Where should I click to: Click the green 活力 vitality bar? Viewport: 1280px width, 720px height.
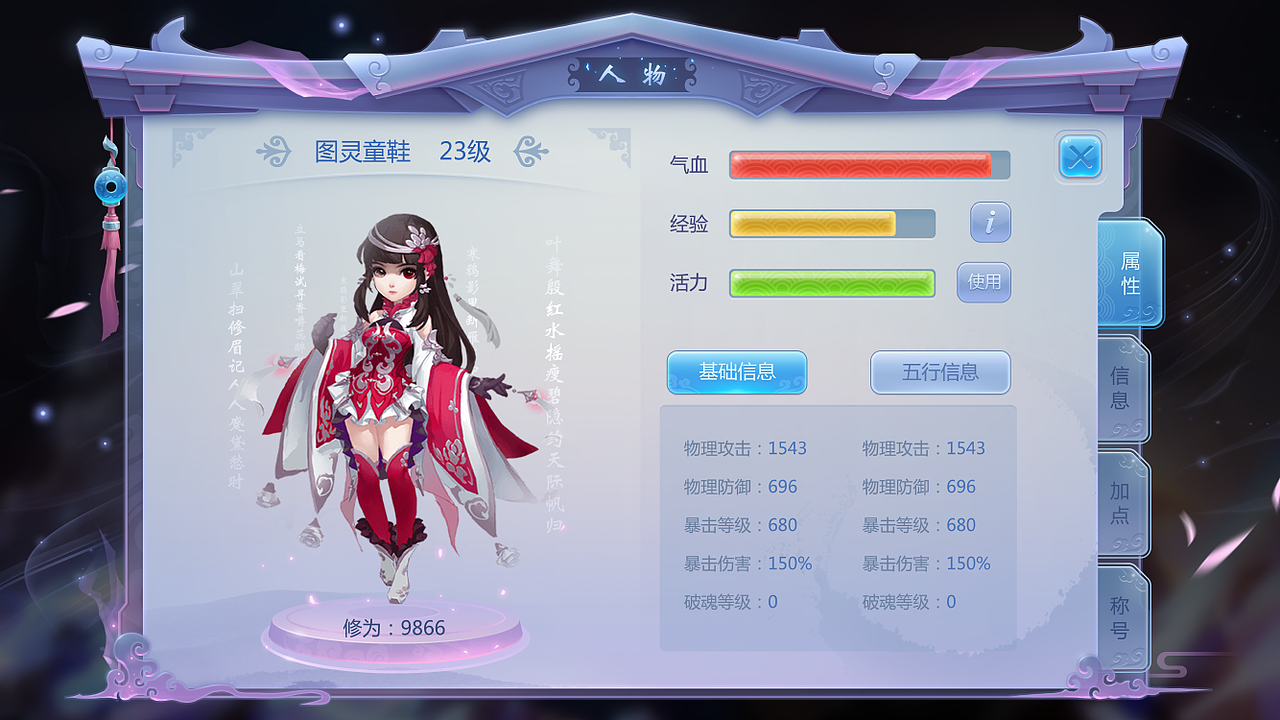pyautogui.click(x=833, y=283)
